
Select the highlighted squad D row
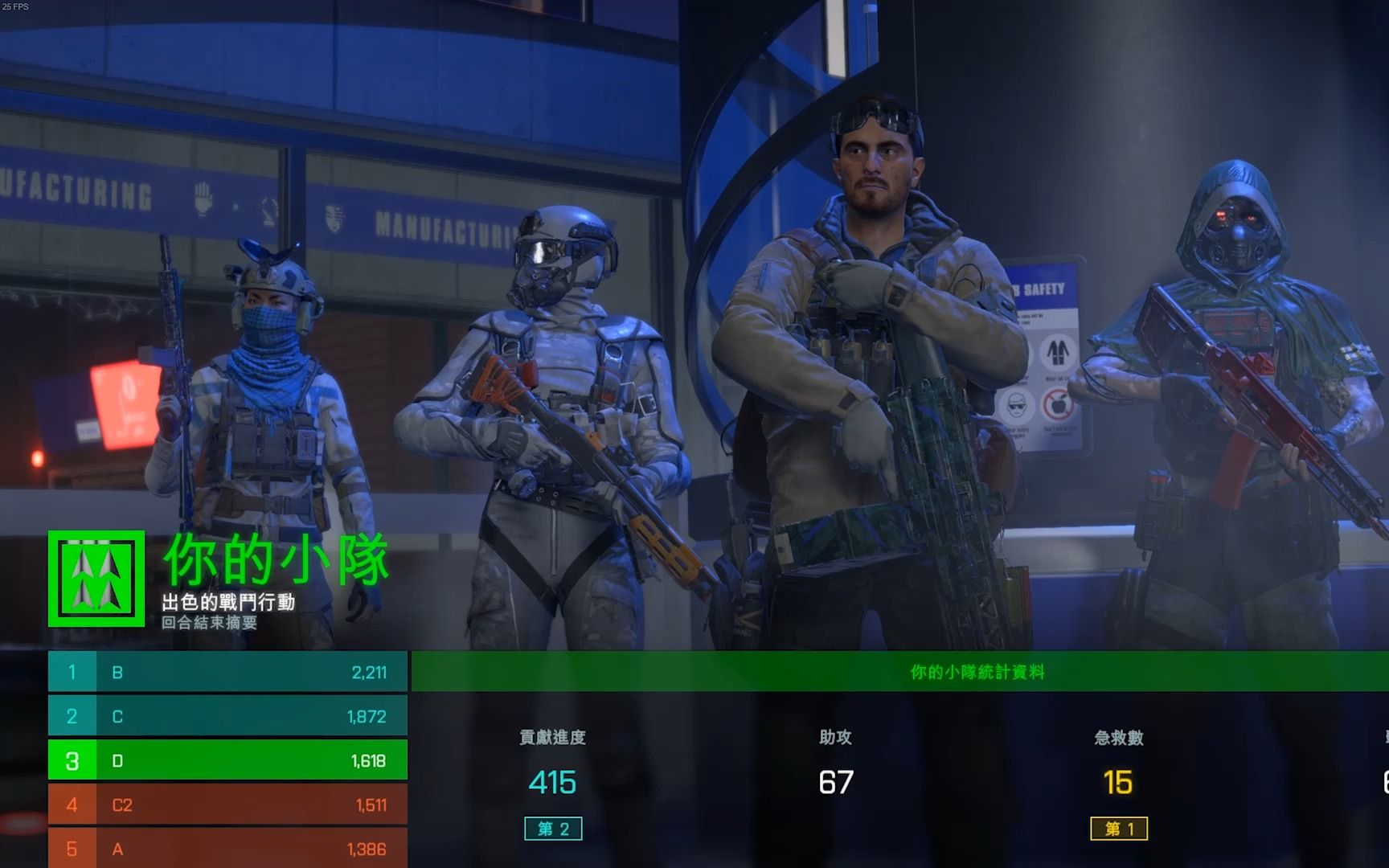tap(227, 760)
